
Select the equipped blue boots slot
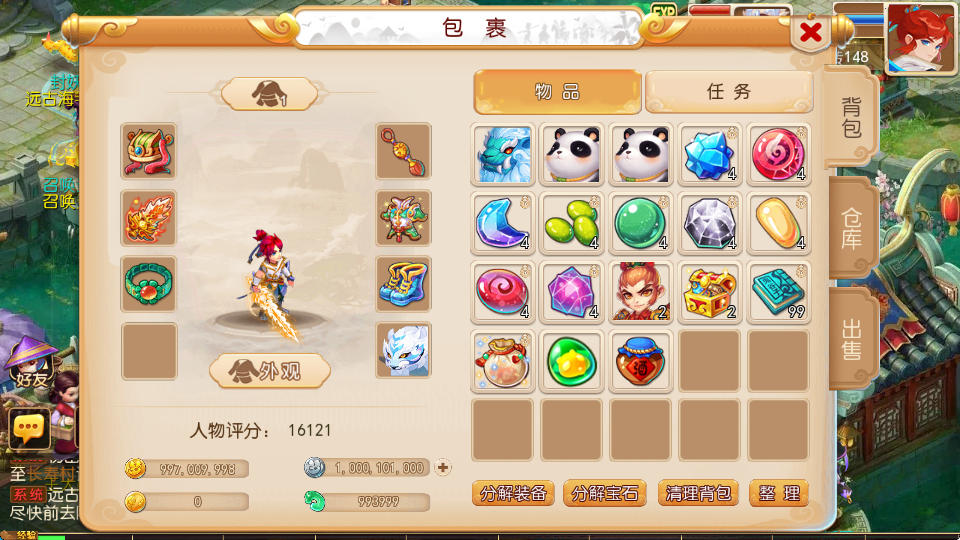(404, 283)
